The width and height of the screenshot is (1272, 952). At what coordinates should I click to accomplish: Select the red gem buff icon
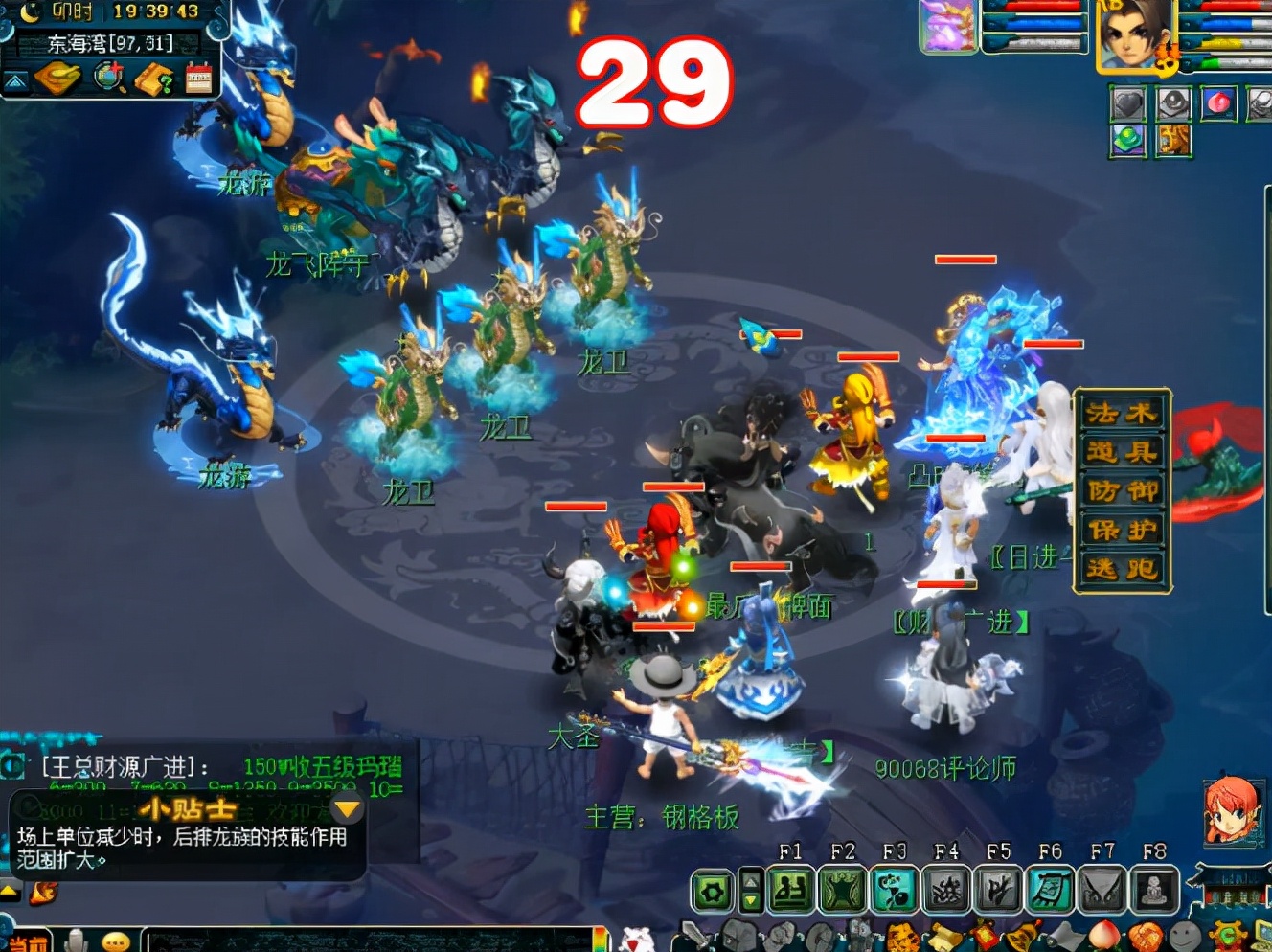1218,103
